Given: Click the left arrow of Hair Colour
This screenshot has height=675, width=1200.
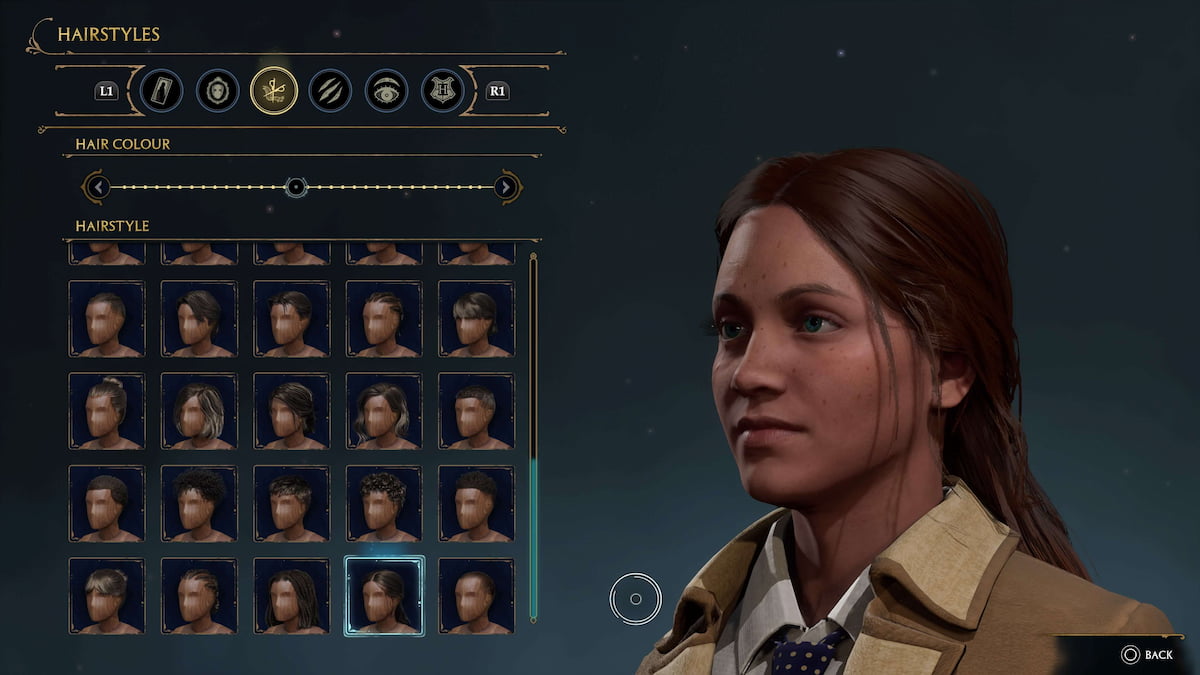Looking at the screenshot, I should [x=96, y=187].
